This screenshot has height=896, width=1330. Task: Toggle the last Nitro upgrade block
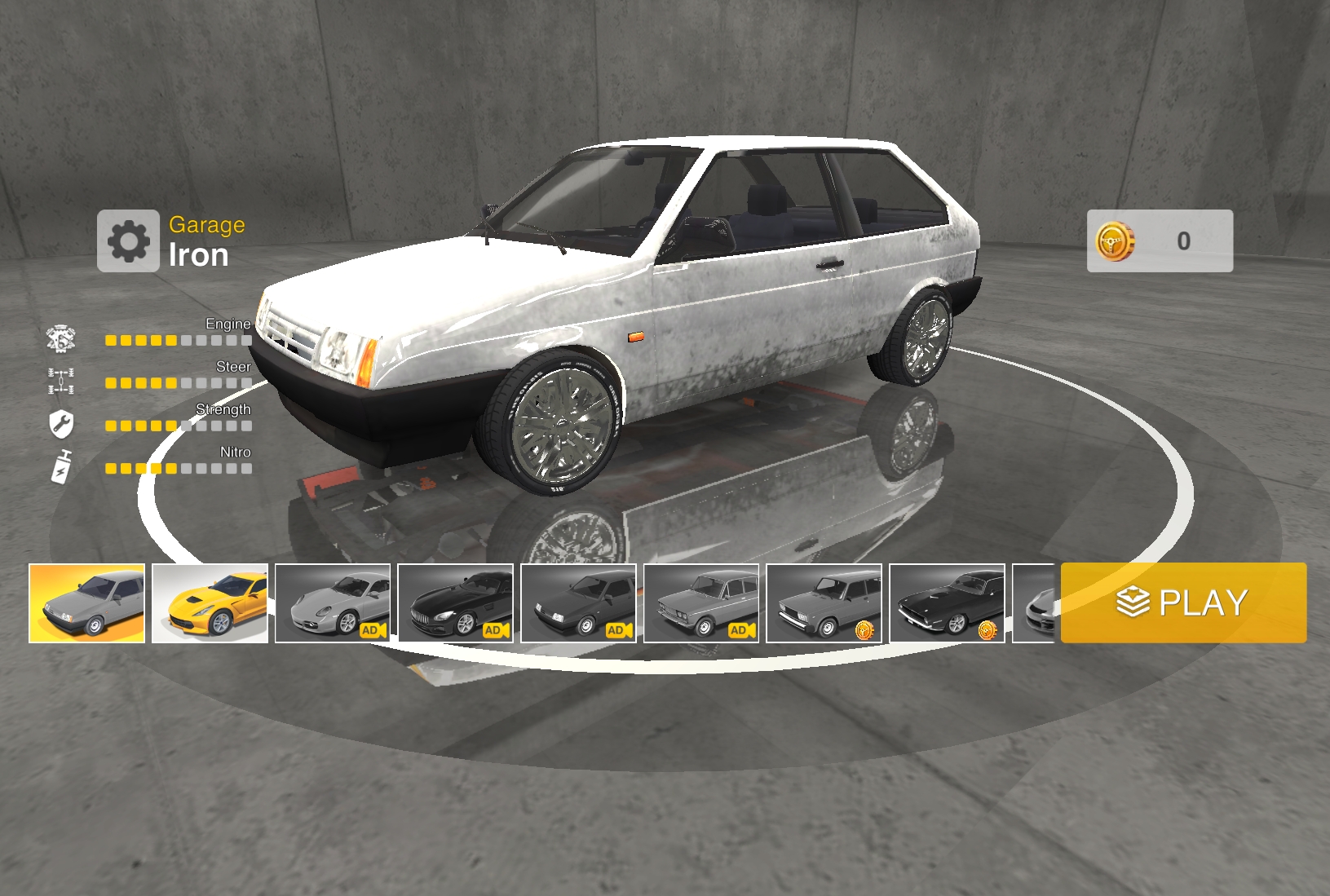click(x=246, y=469)
